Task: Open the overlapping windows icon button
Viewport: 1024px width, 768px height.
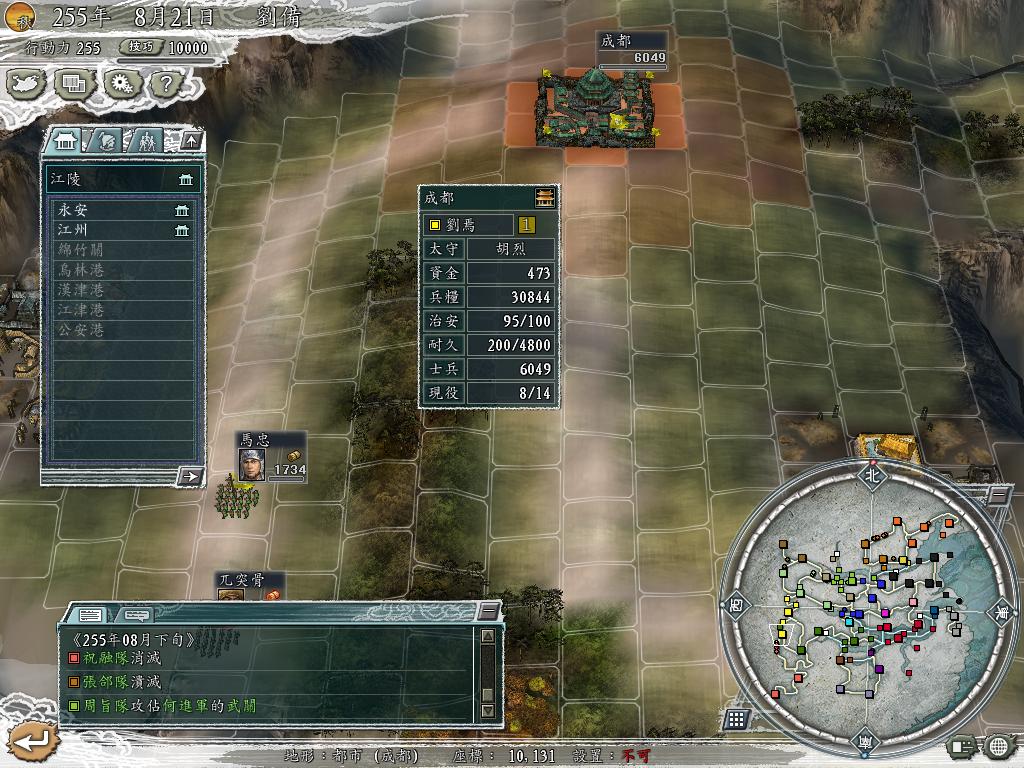Action: point(75,83)
